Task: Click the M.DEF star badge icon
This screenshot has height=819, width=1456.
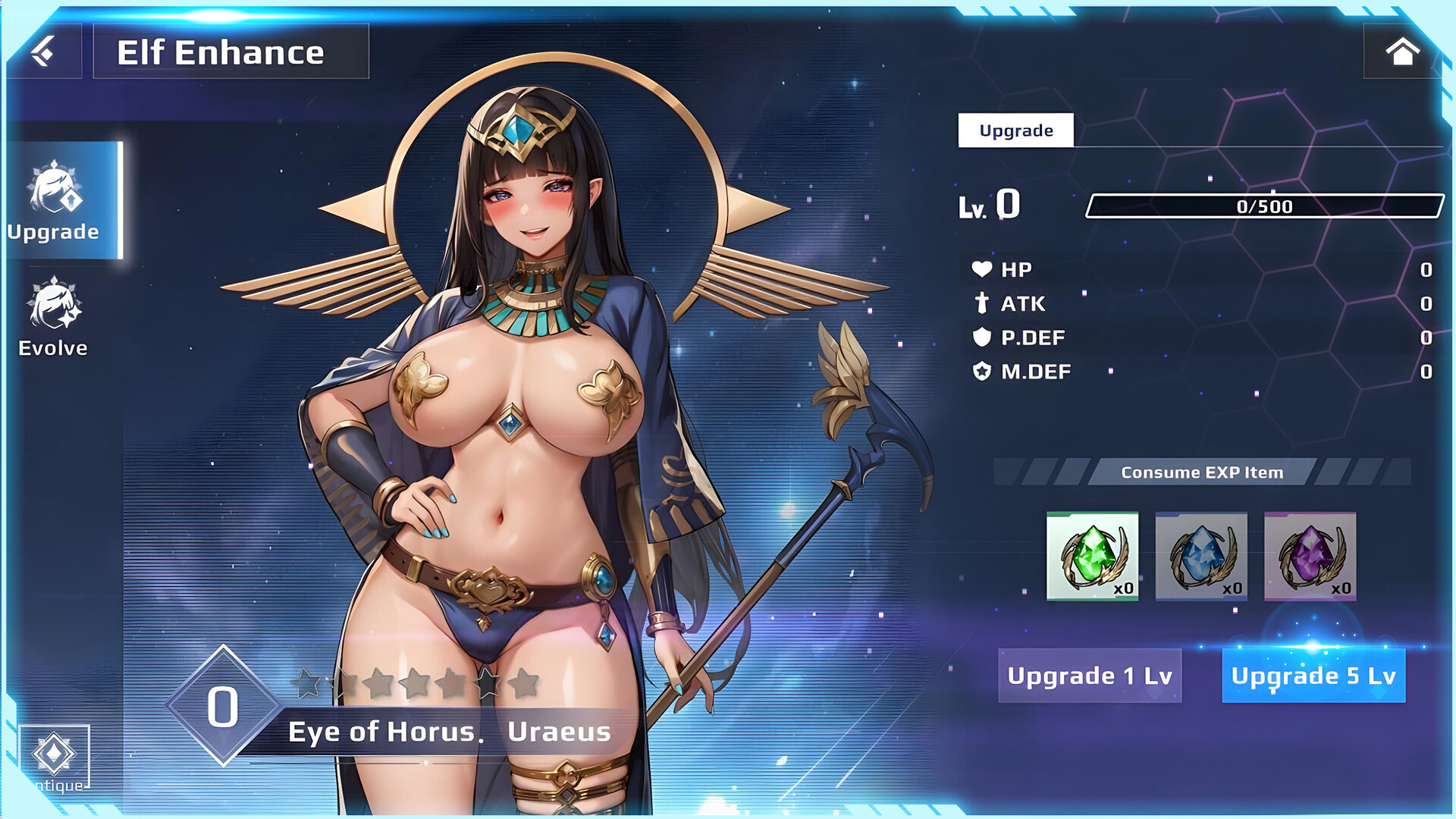Action: coord(982,371)
